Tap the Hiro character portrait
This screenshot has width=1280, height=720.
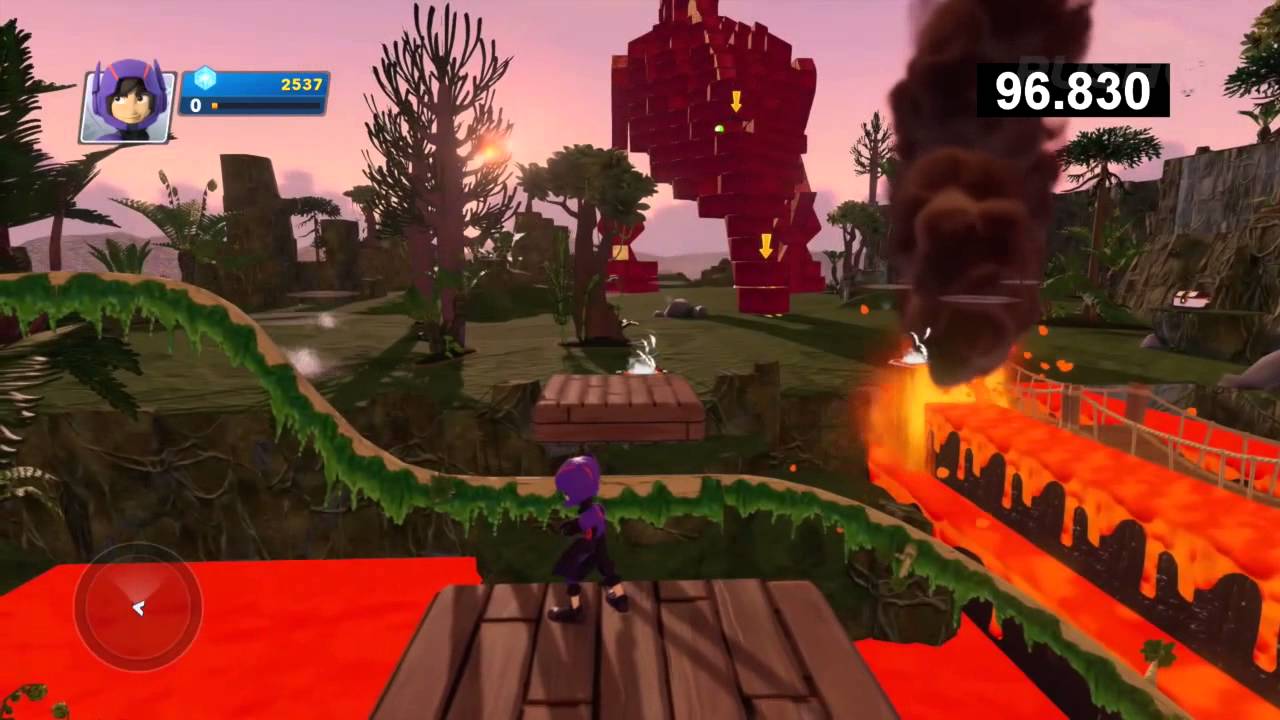128,104
